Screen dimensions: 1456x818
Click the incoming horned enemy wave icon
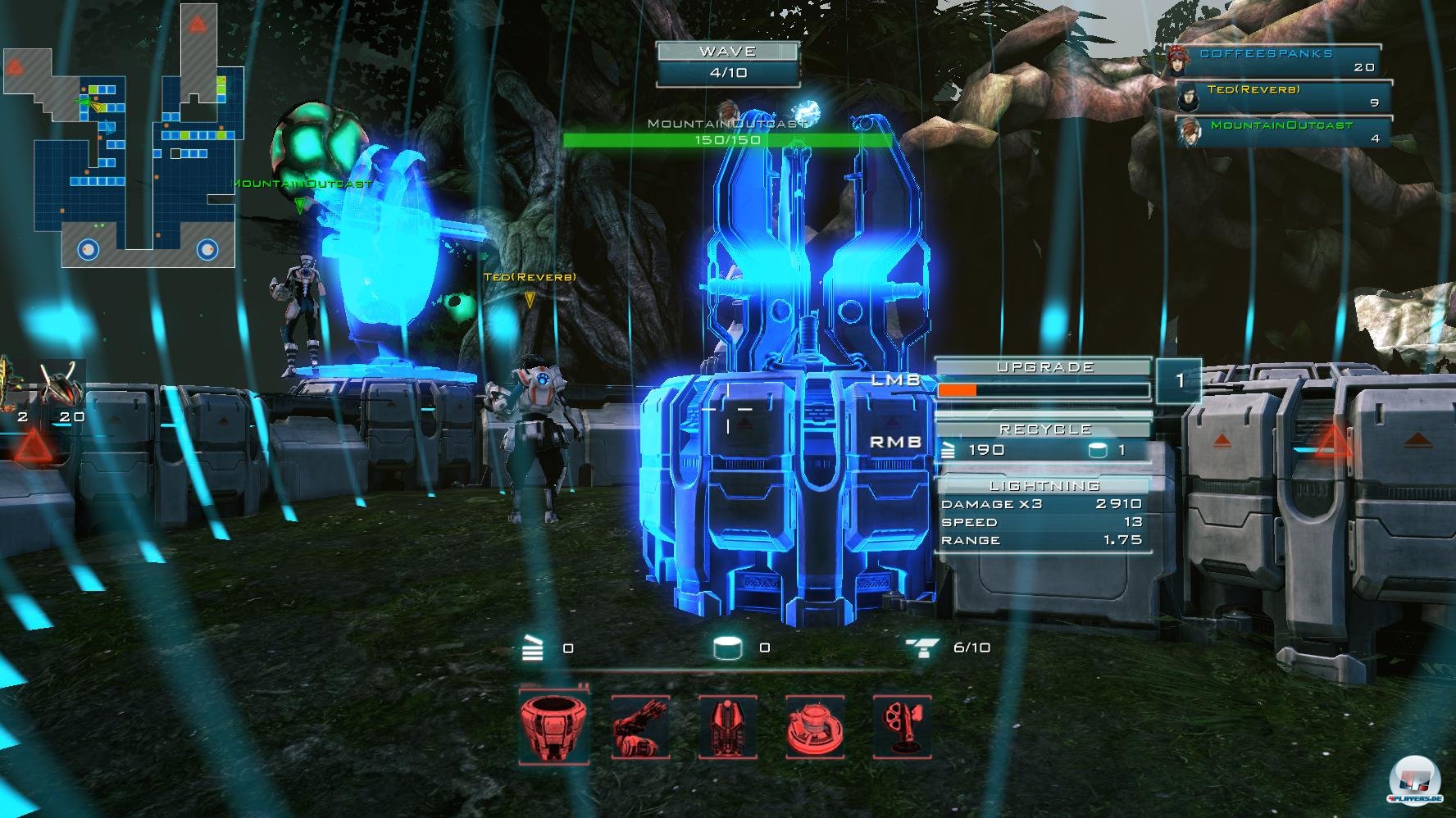coord(62,384)
